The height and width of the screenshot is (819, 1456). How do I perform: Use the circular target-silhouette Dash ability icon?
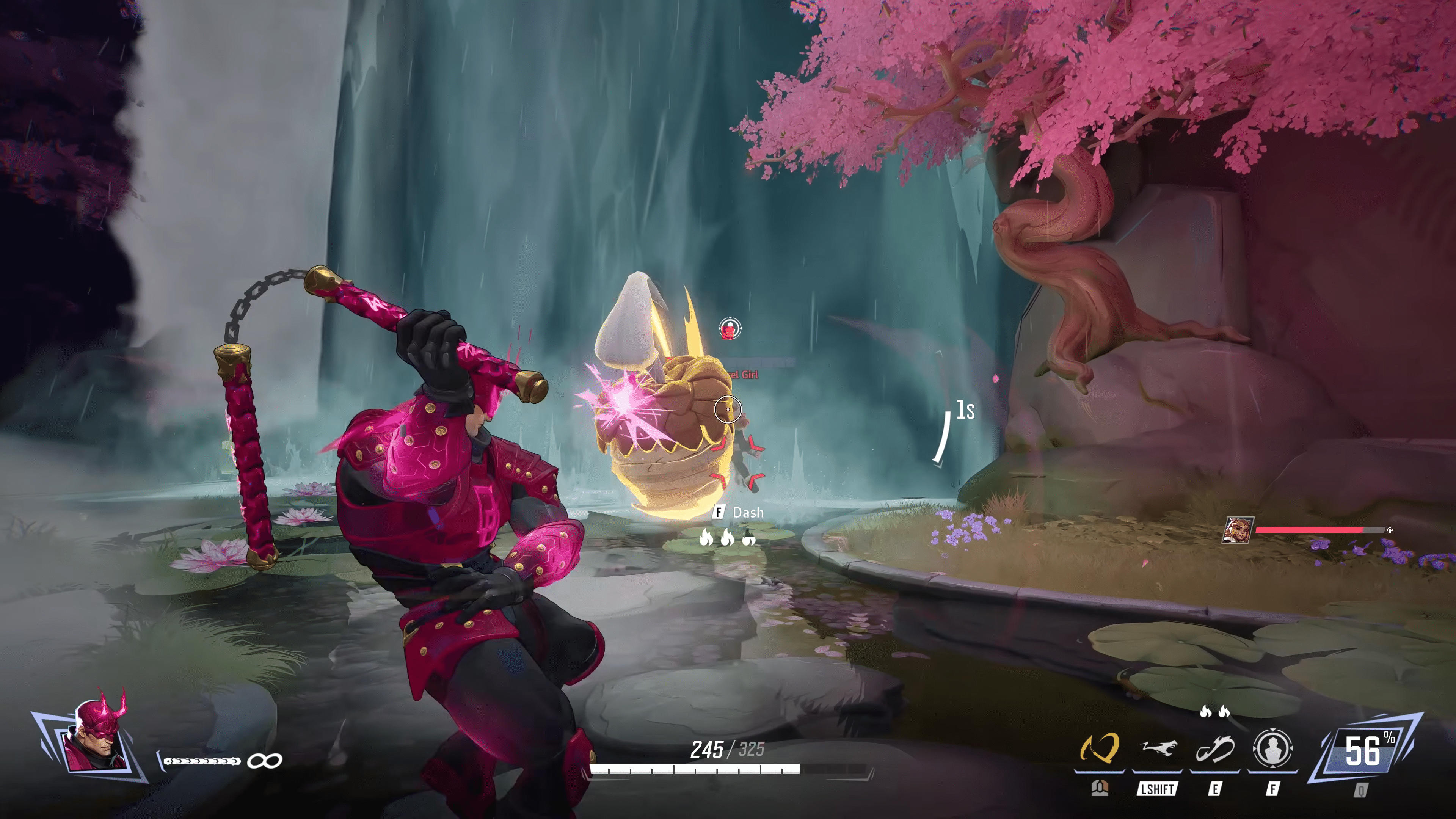(1272, 748)
